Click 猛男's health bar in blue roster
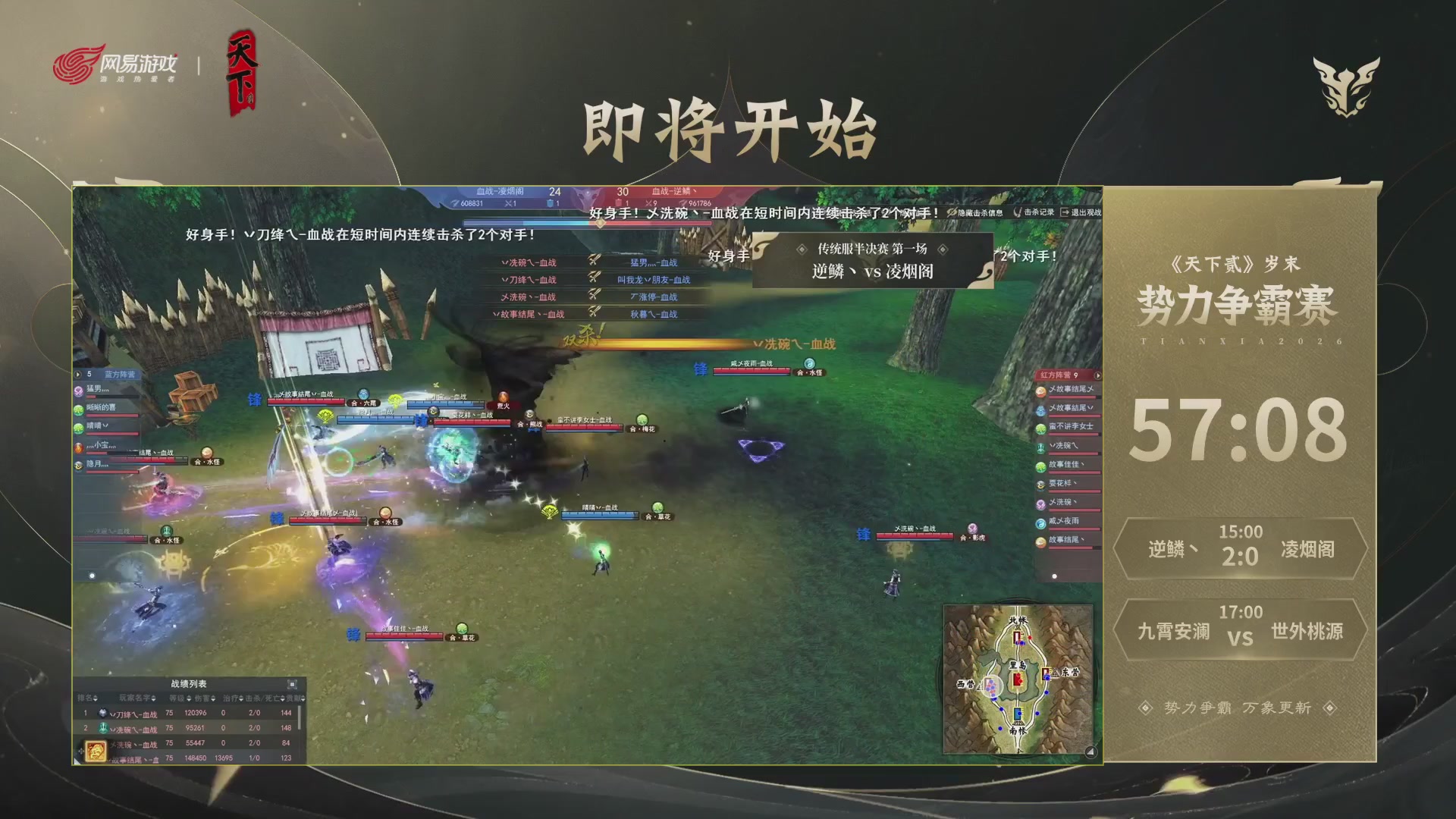Viewport: 1456px width, 819px height. click(x=112, y=396)
